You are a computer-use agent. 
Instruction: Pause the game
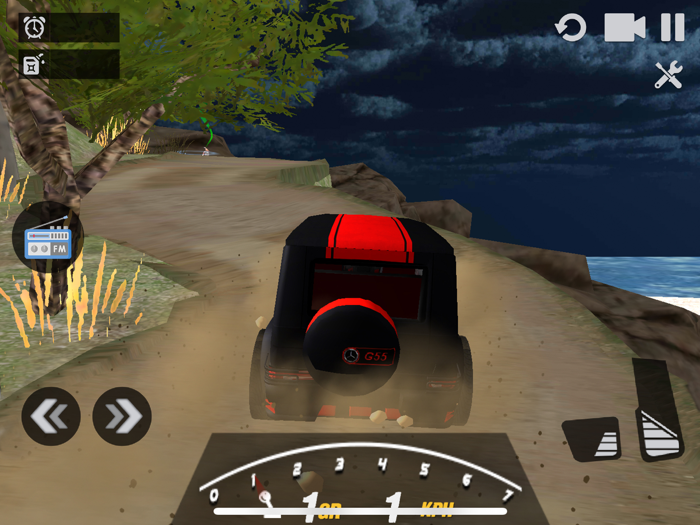(672, 27)
